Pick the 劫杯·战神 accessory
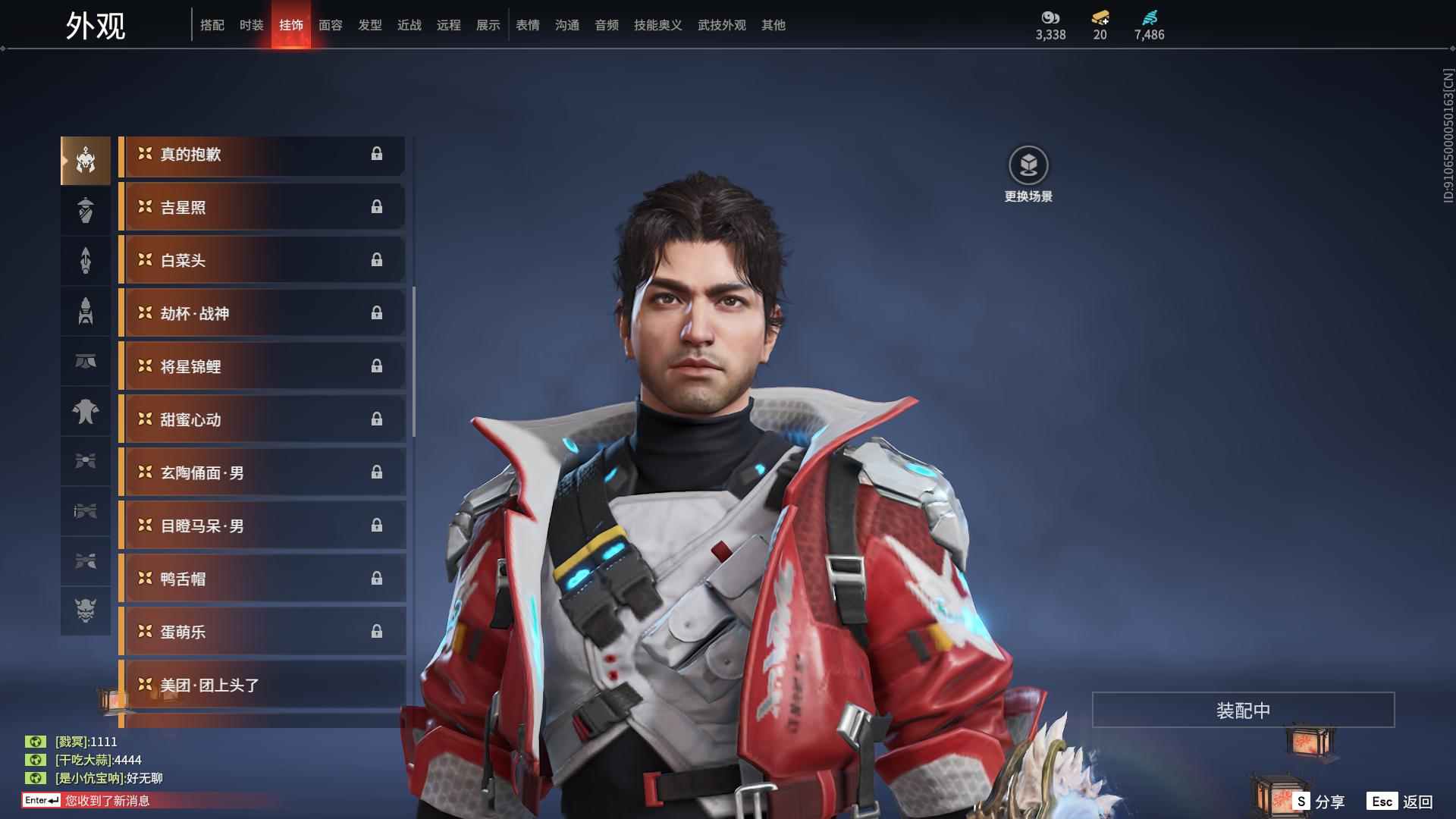The image size is (1456, 819). pos(262,314)
